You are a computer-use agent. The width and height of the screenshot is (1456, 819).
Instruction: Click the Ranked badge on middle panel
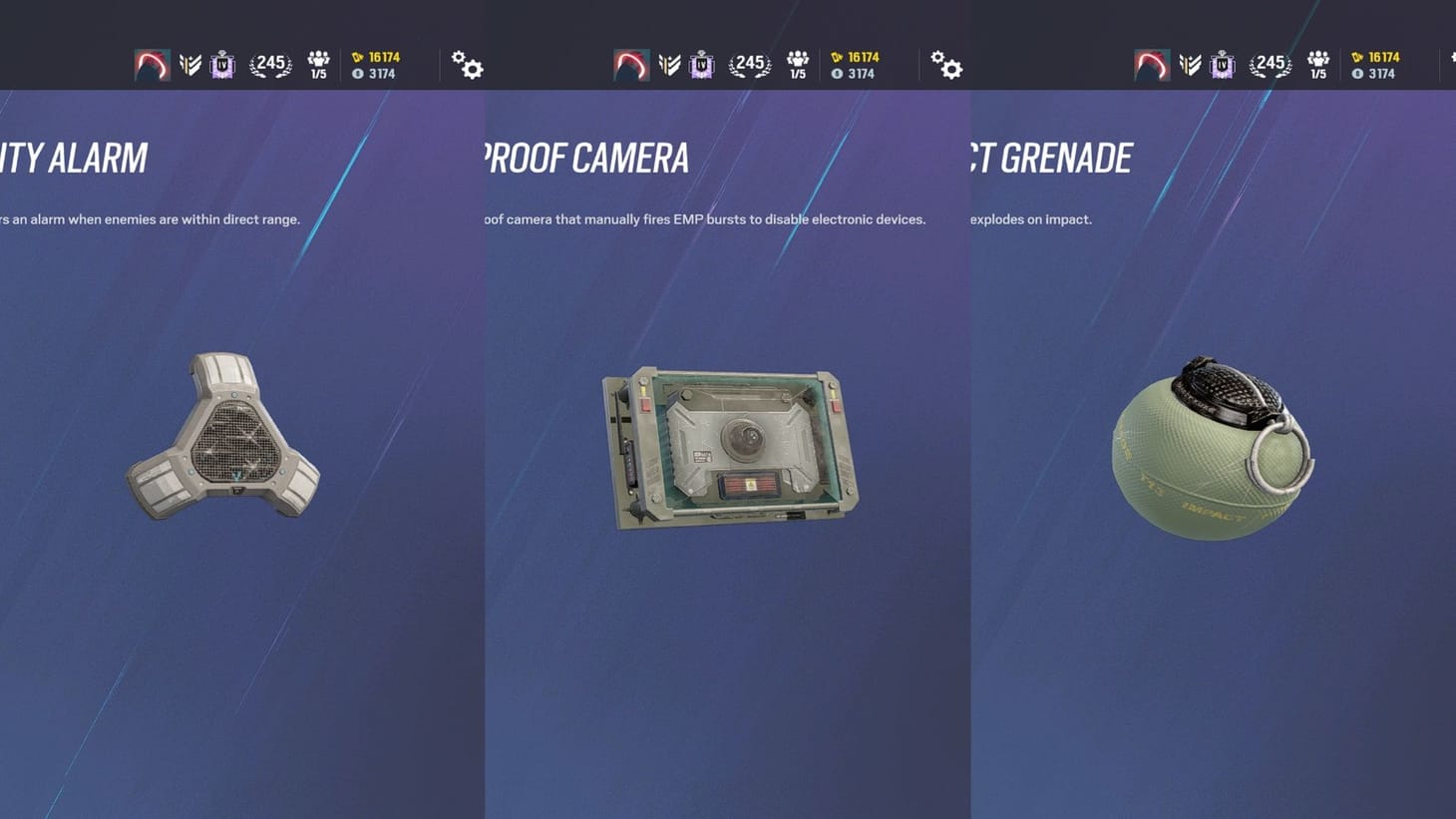[701, 64]
